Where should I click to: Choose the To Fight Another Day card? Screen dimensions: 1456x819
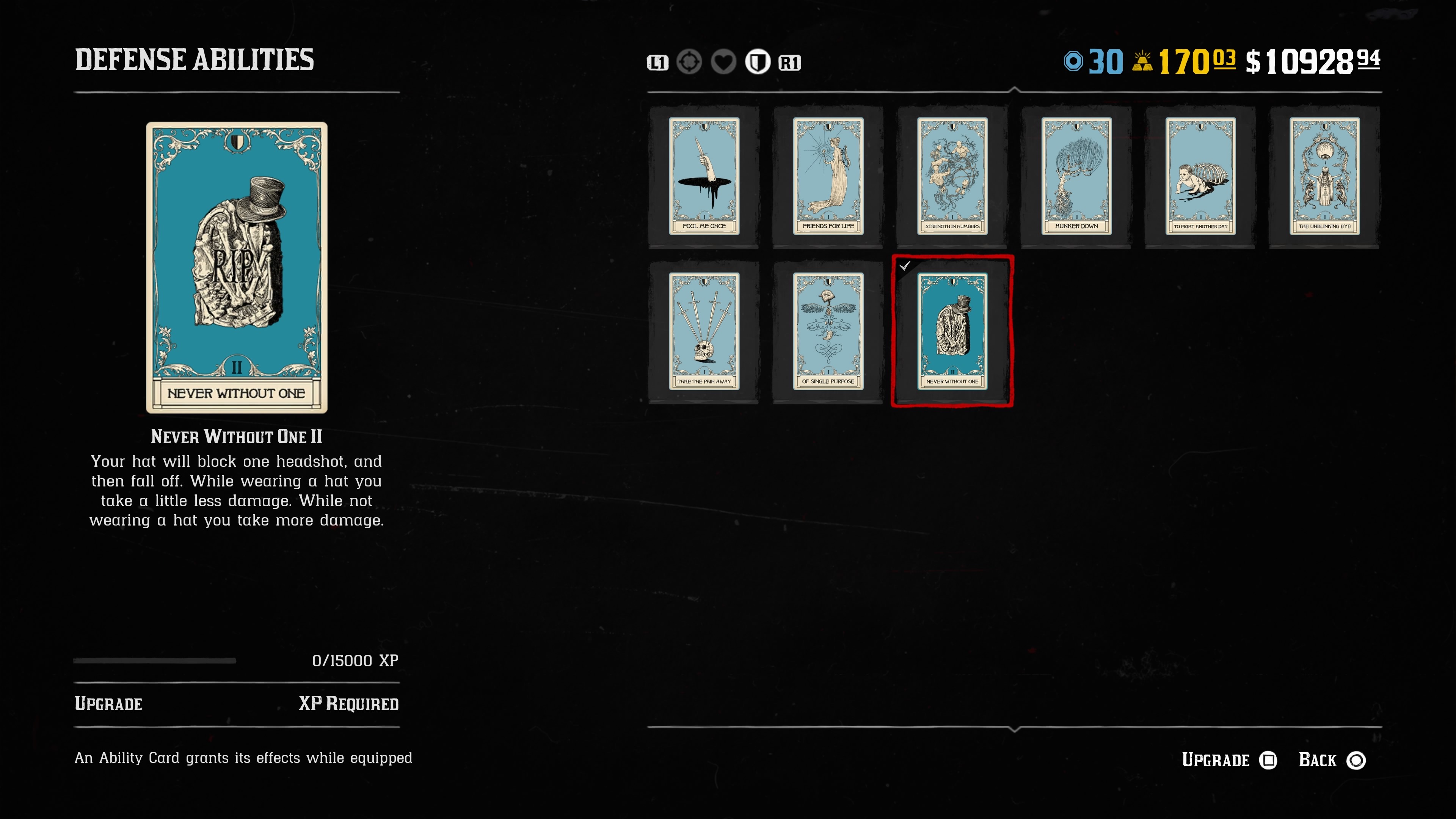click(x=1200, y=176)
